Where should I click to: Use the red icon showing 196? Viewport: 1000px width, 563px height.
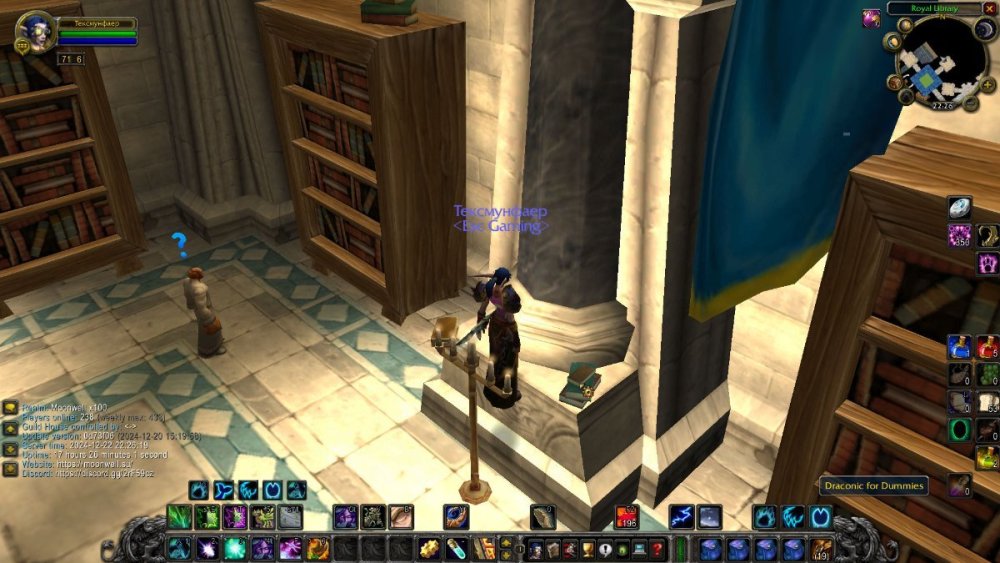point(627,517)
